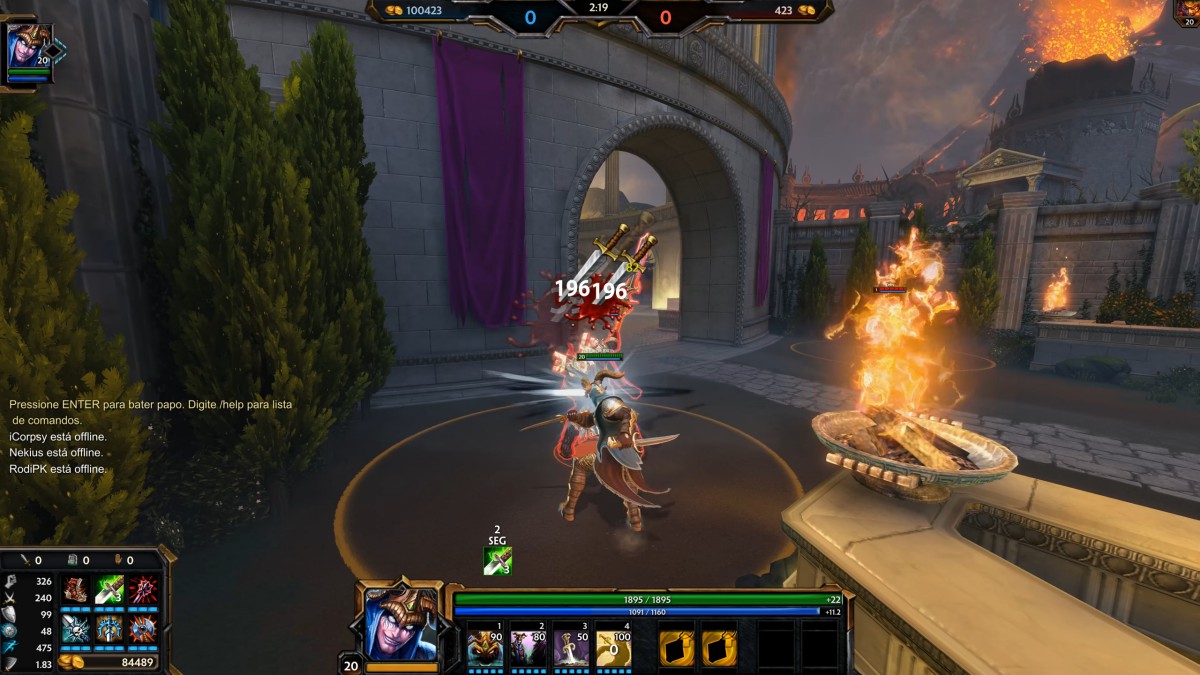Cast ability 2 costing 80 mana
The height and width of the screenshot is (675, 1200).
click(528, 647)
